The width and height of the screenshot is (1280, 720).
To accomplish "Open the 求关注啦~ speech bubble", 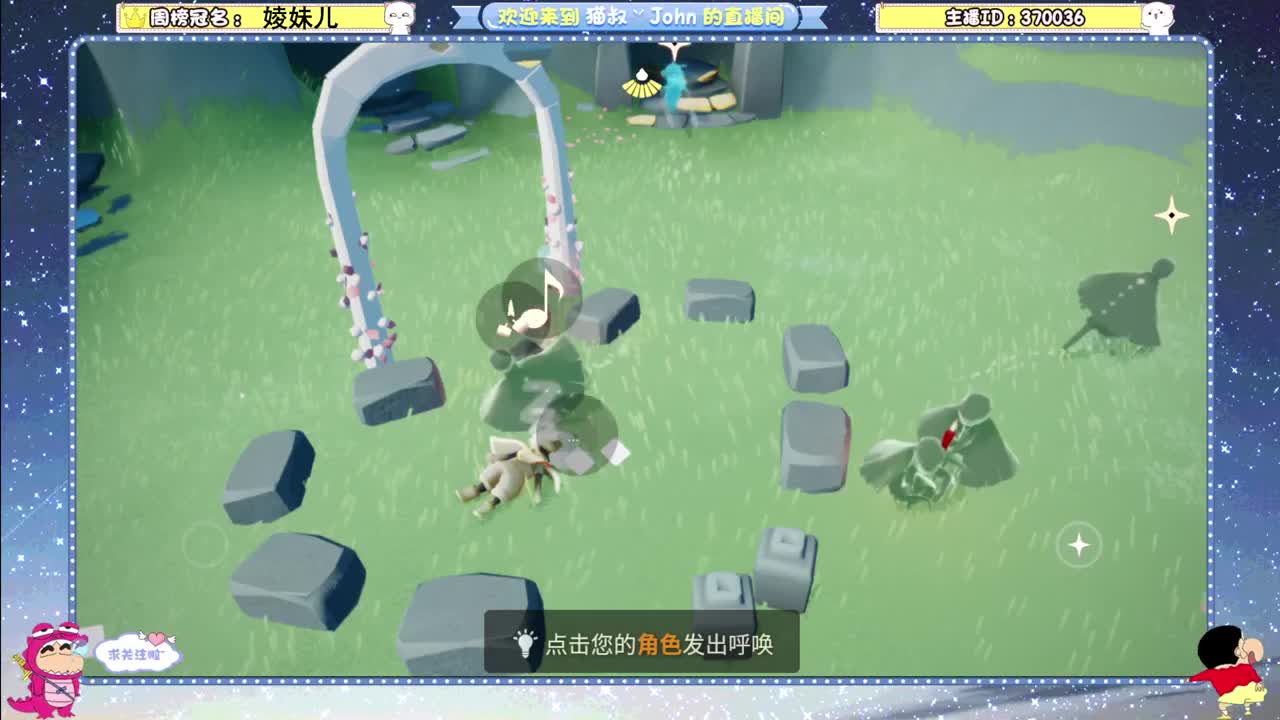I will (140, 651).
